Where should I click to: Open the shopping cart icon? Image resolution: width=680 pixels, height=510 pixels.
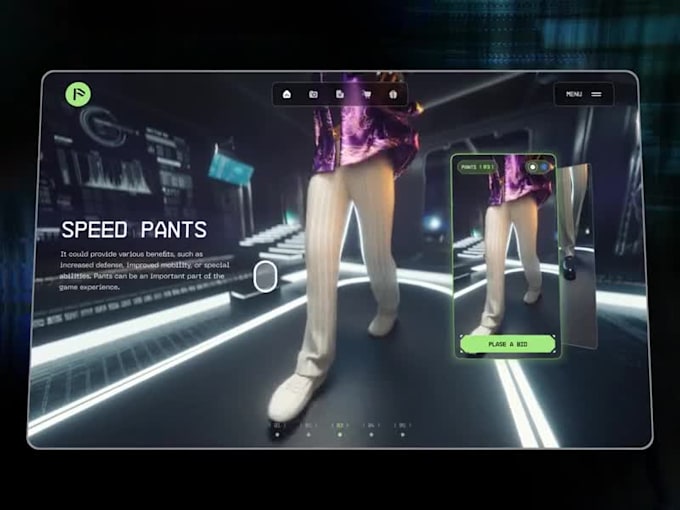pyautogui.click(x=367, y=95)
